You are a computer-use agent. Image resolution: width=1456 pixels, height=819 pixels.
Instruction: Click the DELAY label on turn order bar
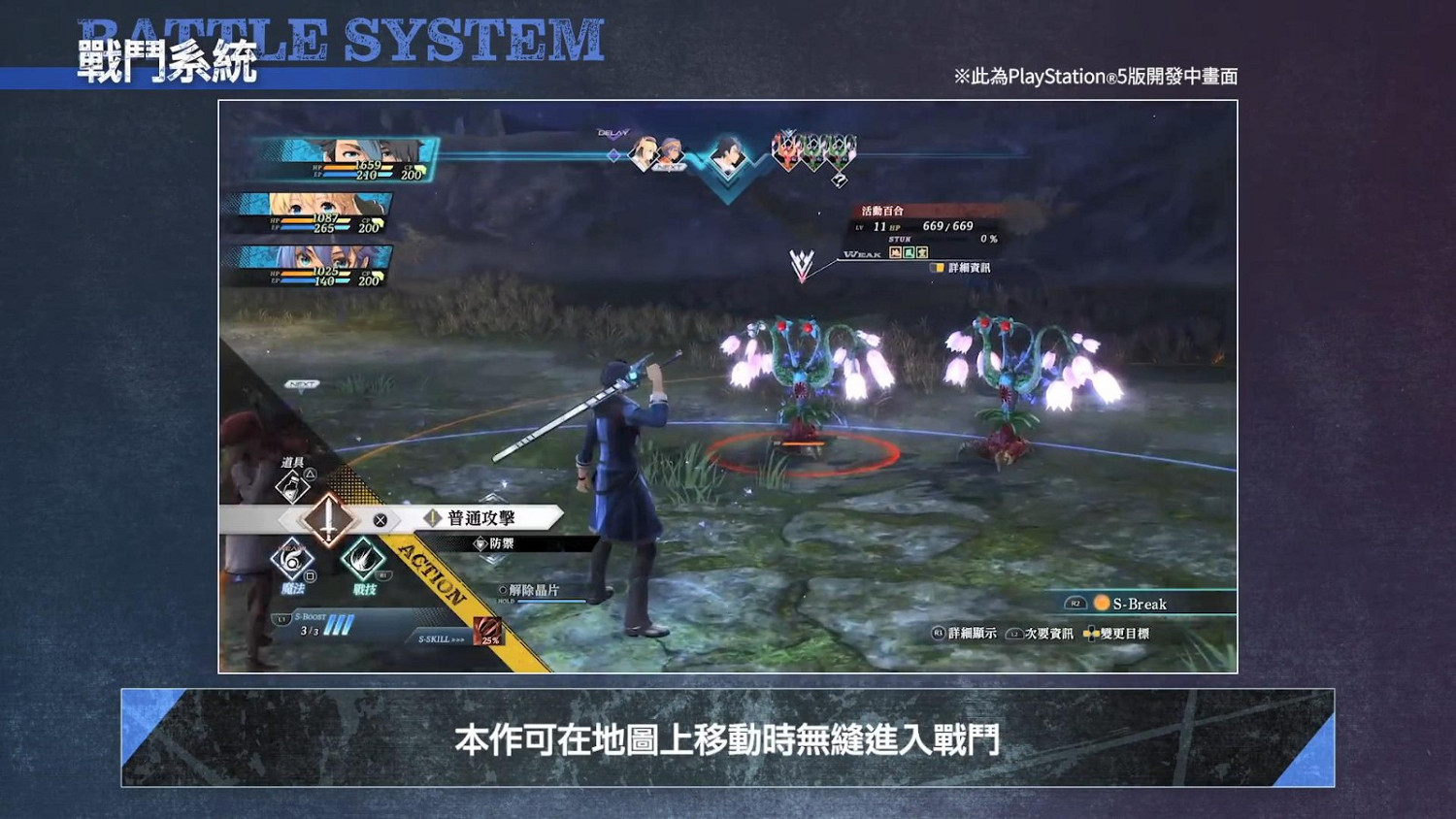[x=612, y=130]
